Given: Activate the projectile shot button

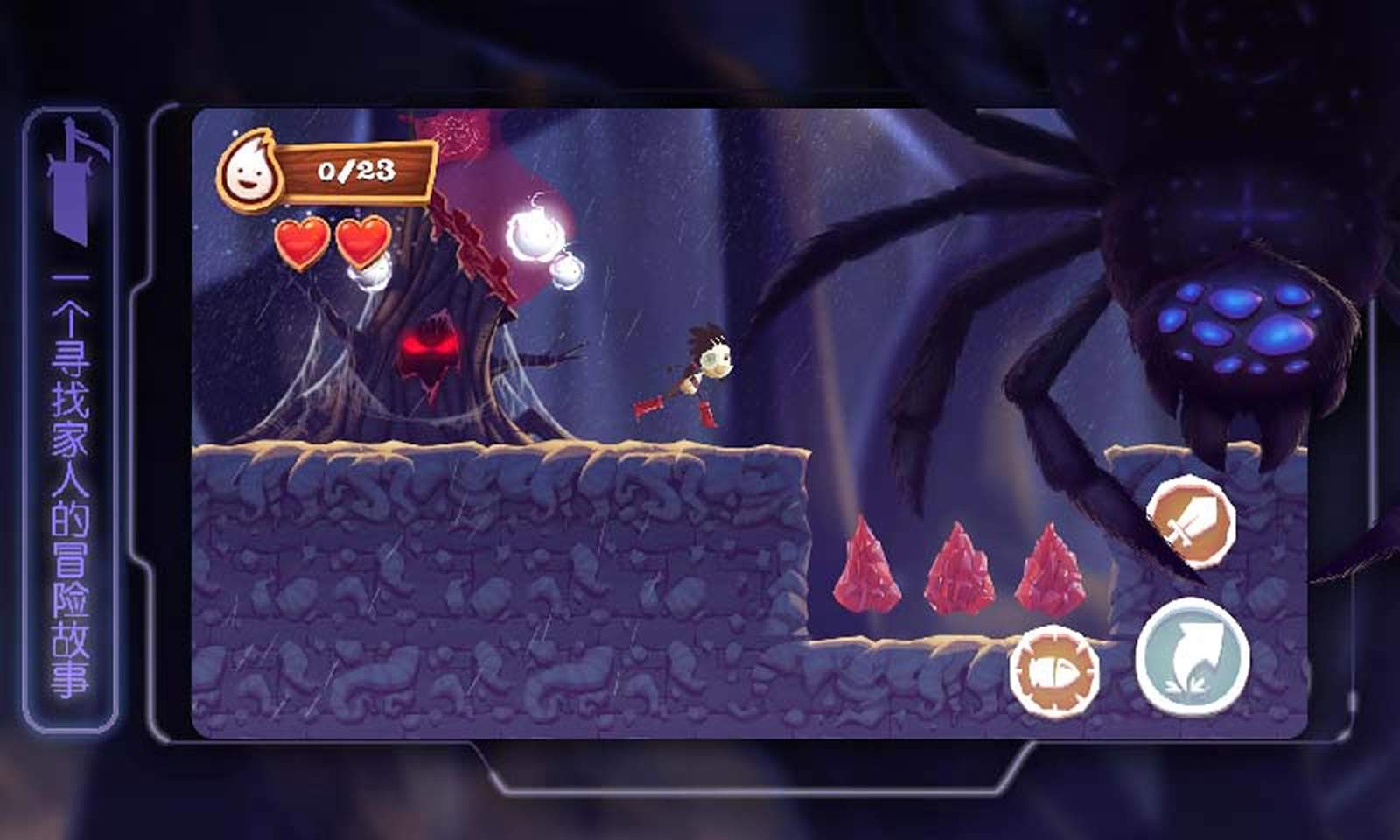Looking at the screenshot, I should pos(1053,669).
